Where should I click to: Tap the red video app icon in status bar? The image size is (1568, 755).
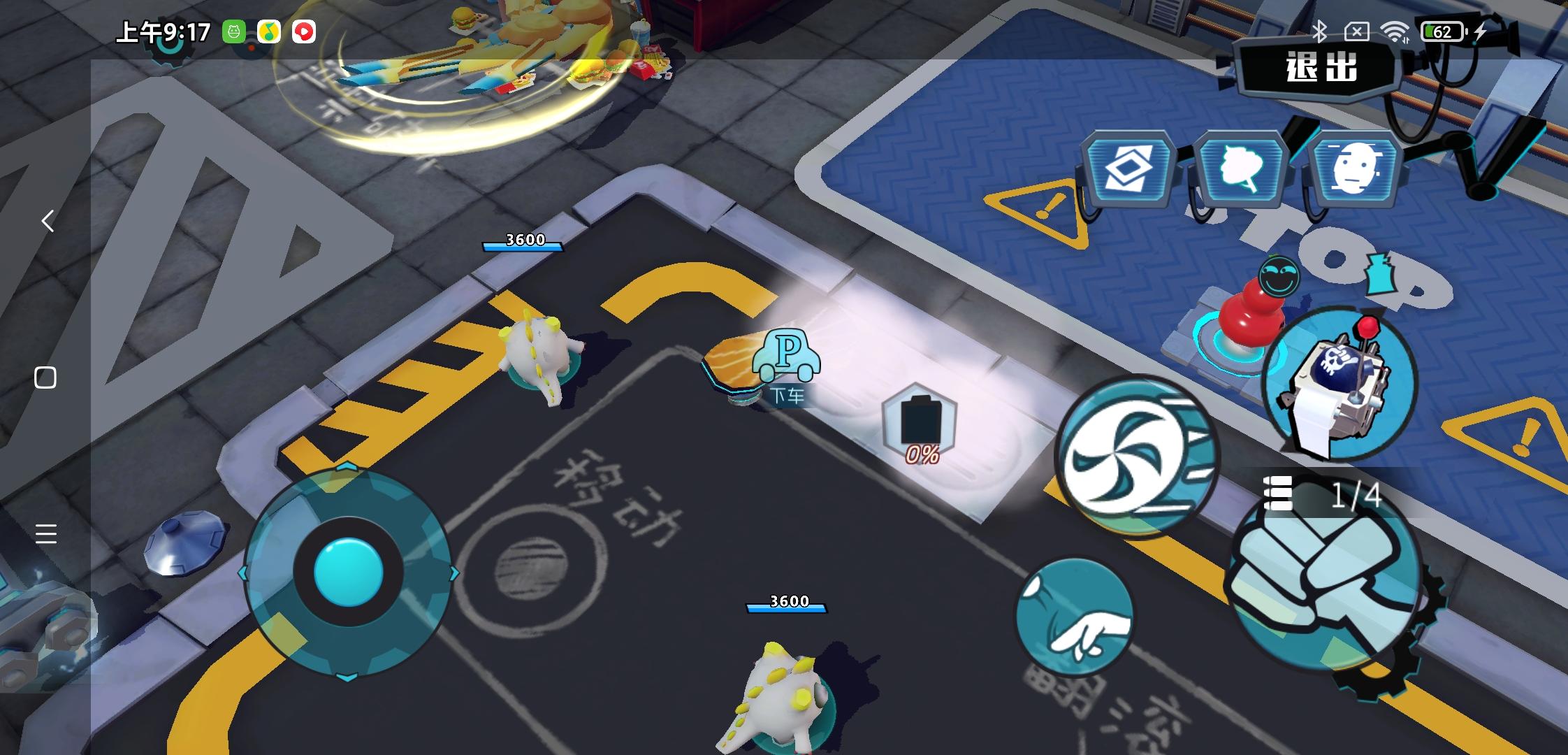coord(303,33)
